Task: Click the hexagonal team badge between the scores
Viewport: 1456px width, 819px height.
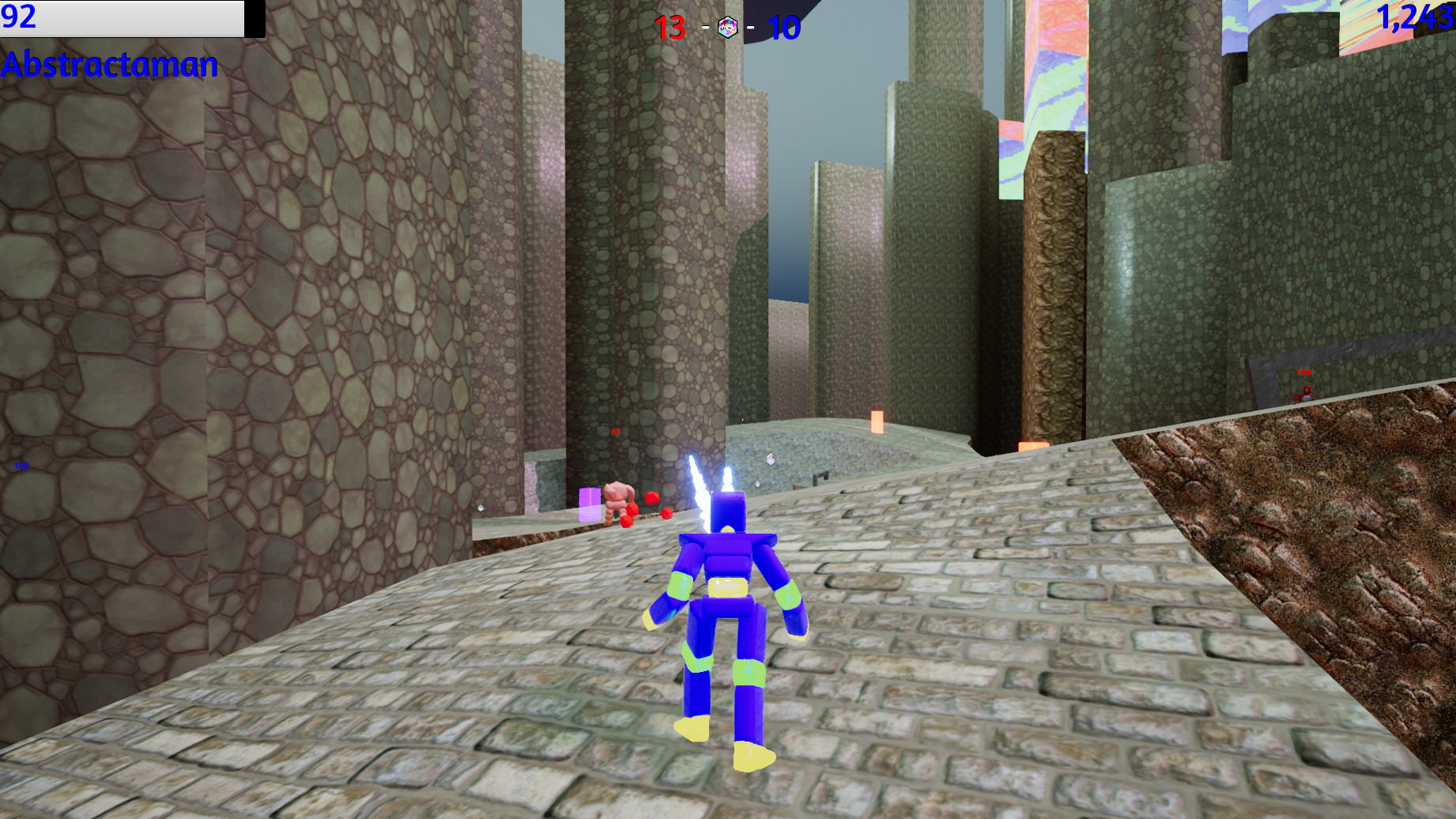Action: pos(728,26)
